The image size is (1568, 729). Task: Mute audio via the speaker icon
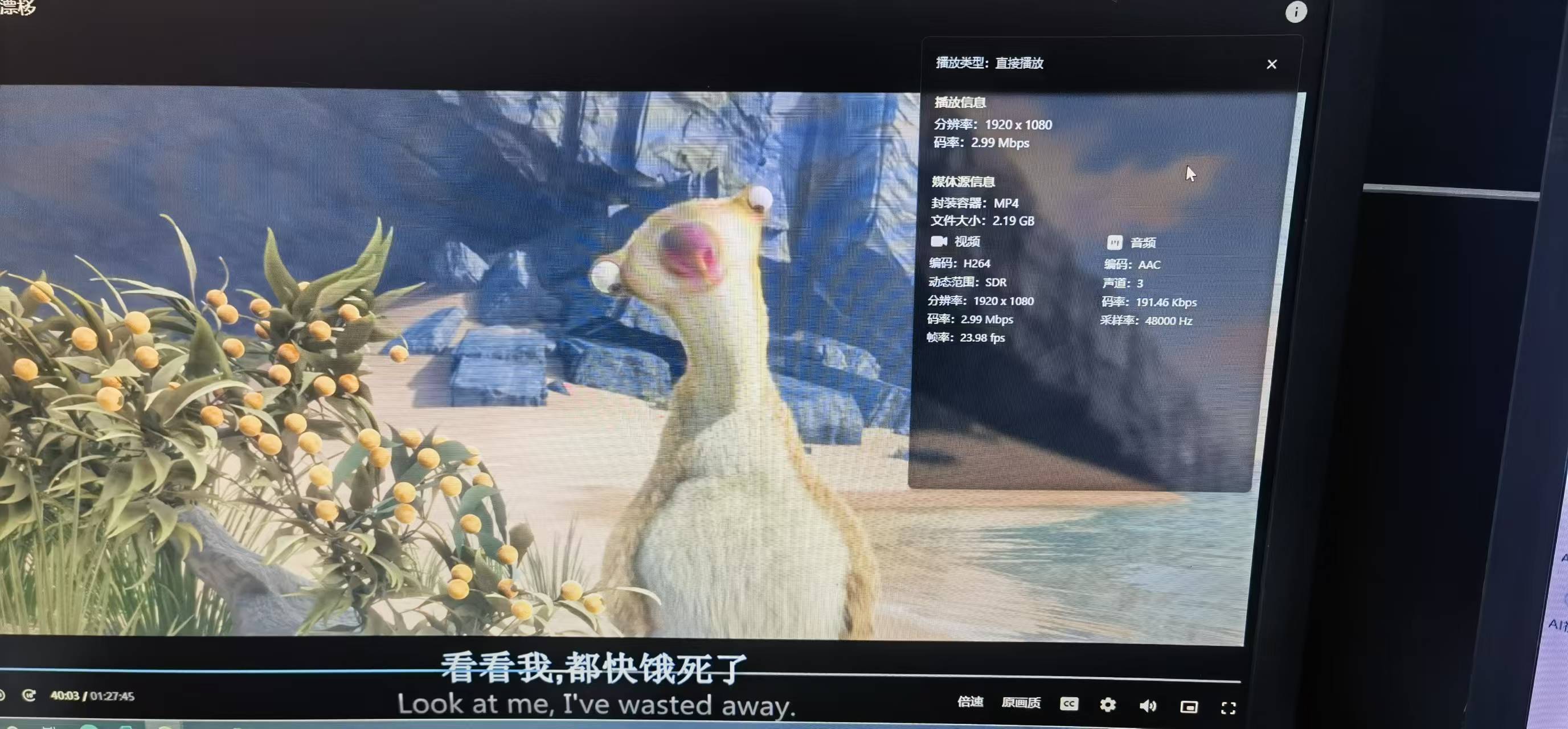click(x=1149, y=706)
